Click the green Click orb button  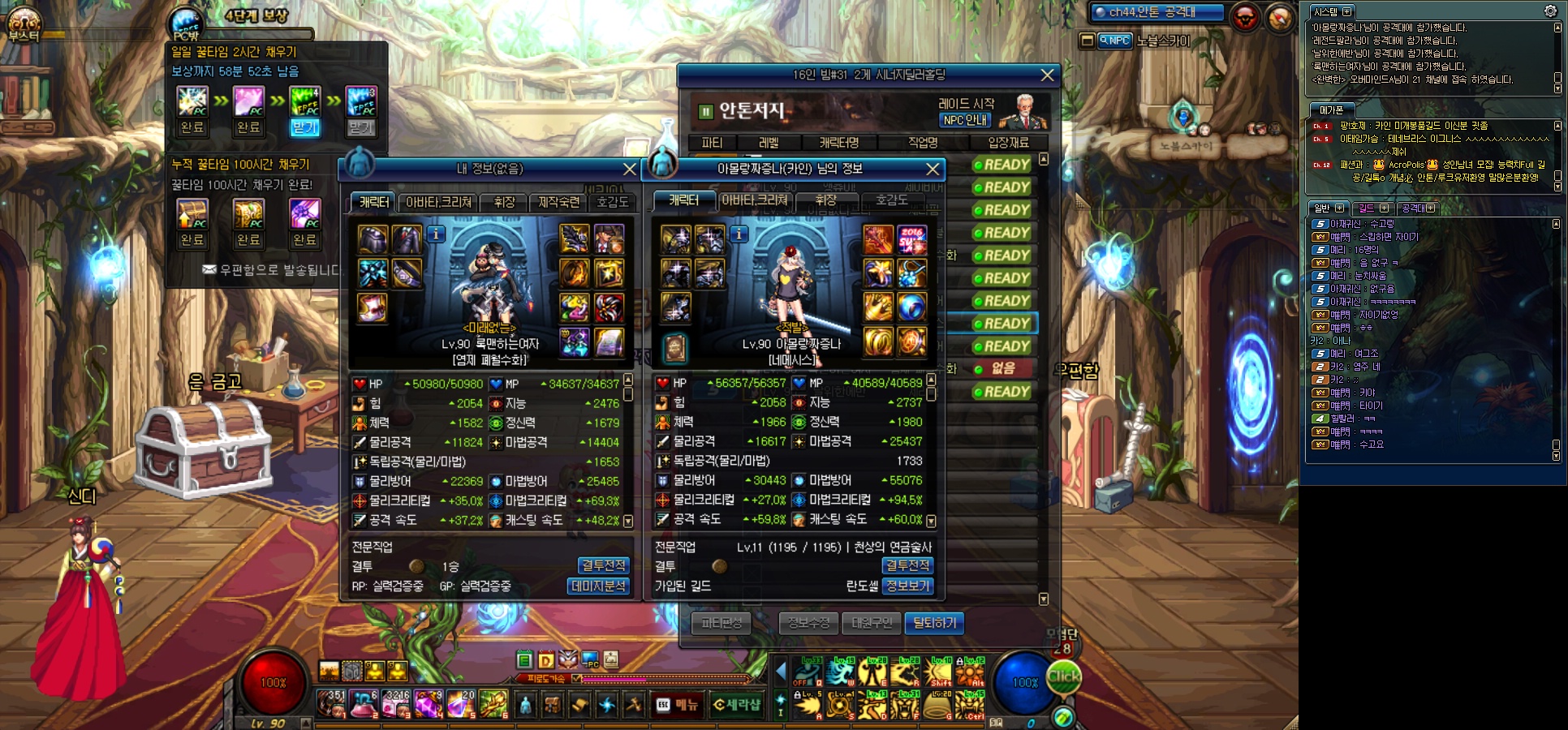click(x=1063, y=676)
